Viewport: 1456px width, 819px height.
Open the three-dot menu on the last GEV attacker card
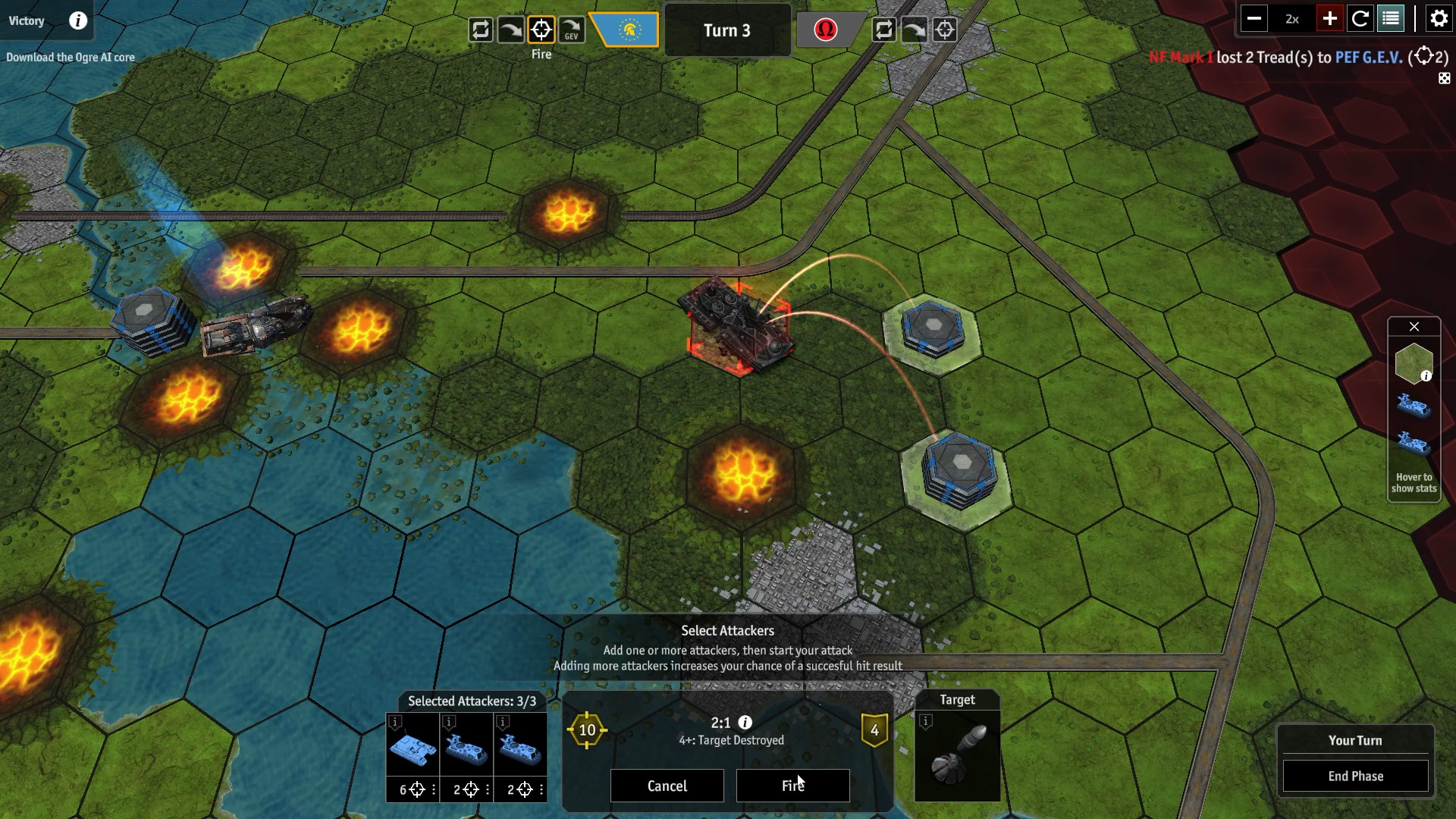pyautogui.click(x=541, y=789)
